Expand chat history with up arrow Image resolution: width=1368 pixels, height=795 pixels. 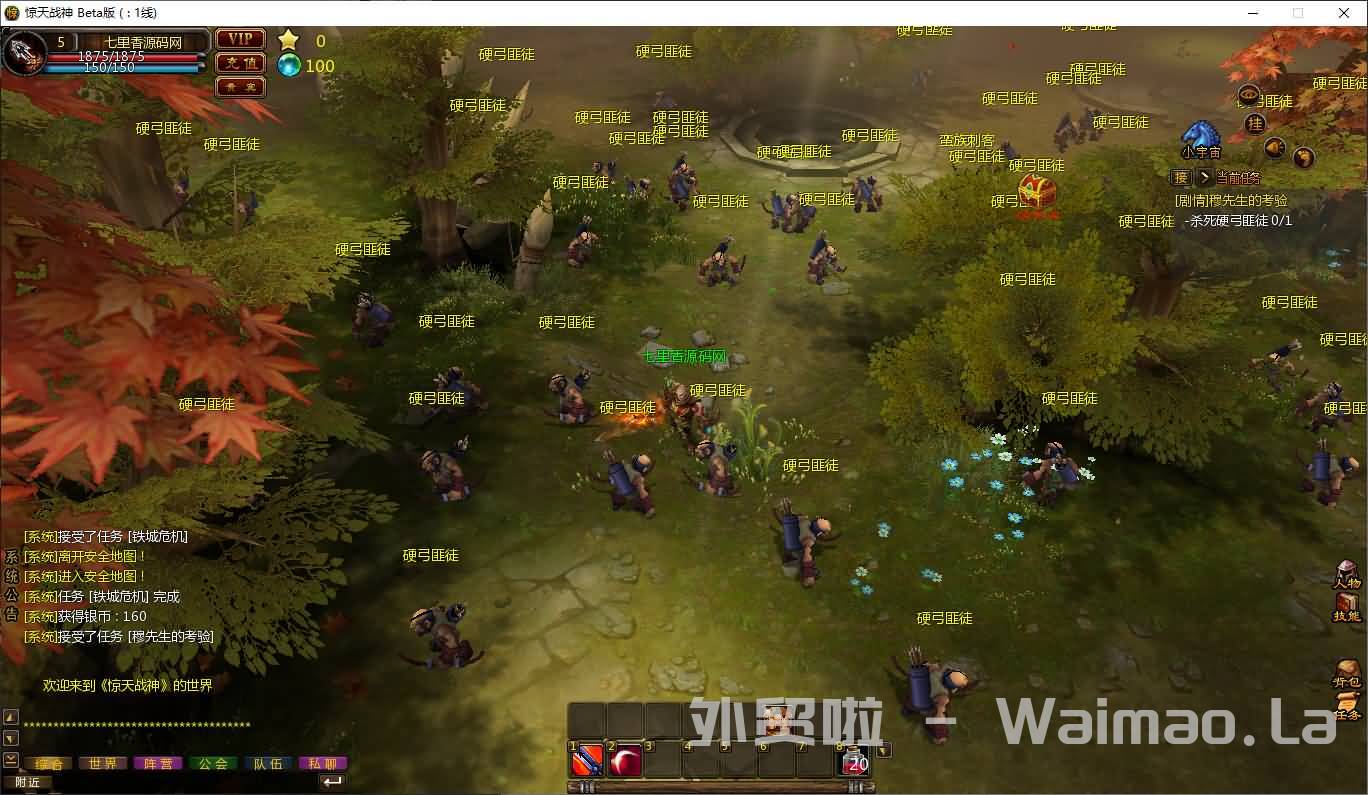pos(9,716)
